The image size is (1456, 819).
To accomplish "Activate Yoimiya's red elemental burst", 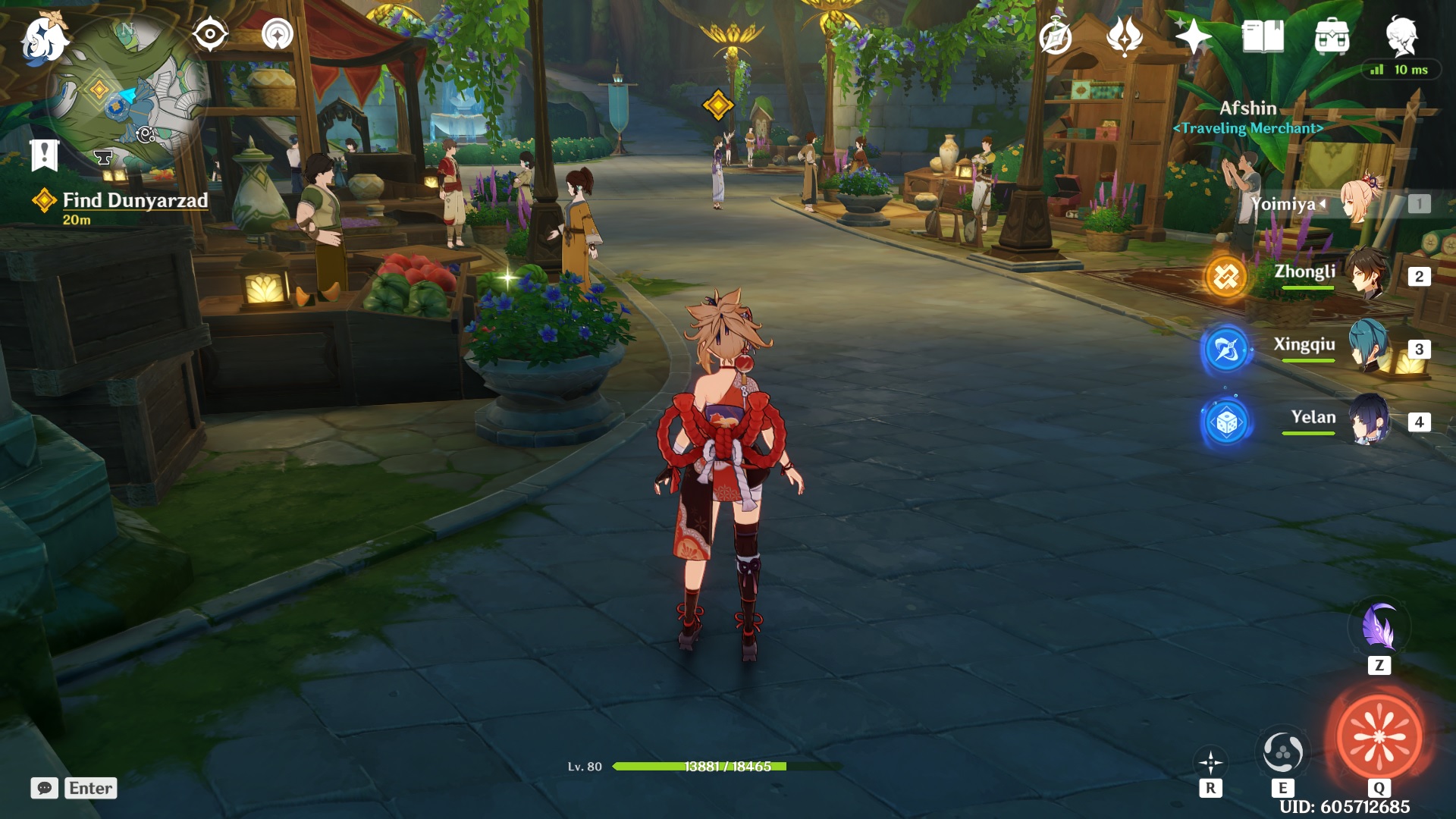I will pos(1379,736).
